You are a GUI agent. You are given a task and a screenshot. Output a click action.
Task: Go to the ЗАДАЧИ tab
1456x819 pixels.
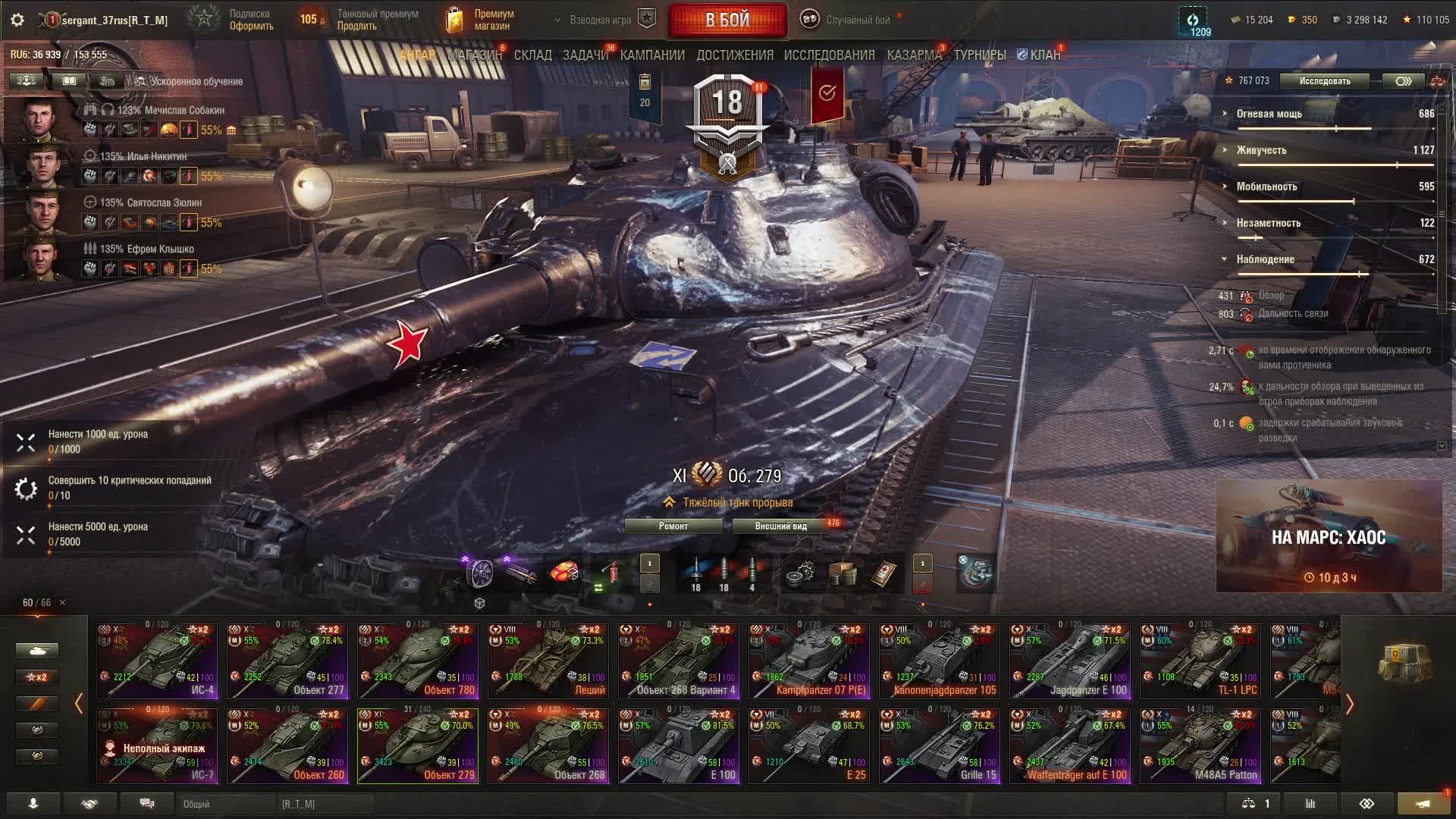585,55
